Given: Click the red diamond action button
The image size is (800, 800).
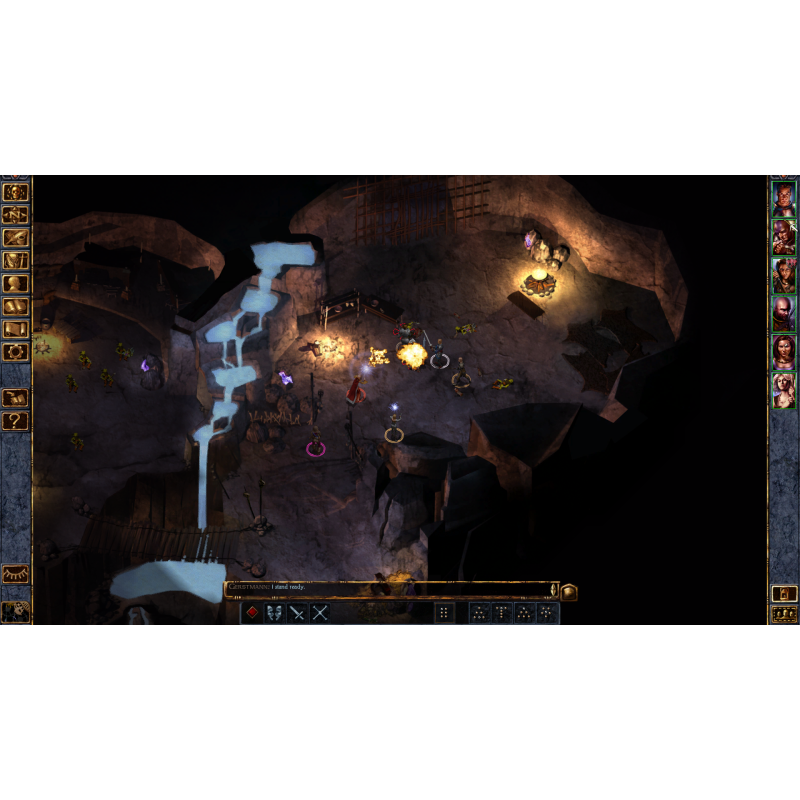Looking at the screenshot, I should coord(253,613).
